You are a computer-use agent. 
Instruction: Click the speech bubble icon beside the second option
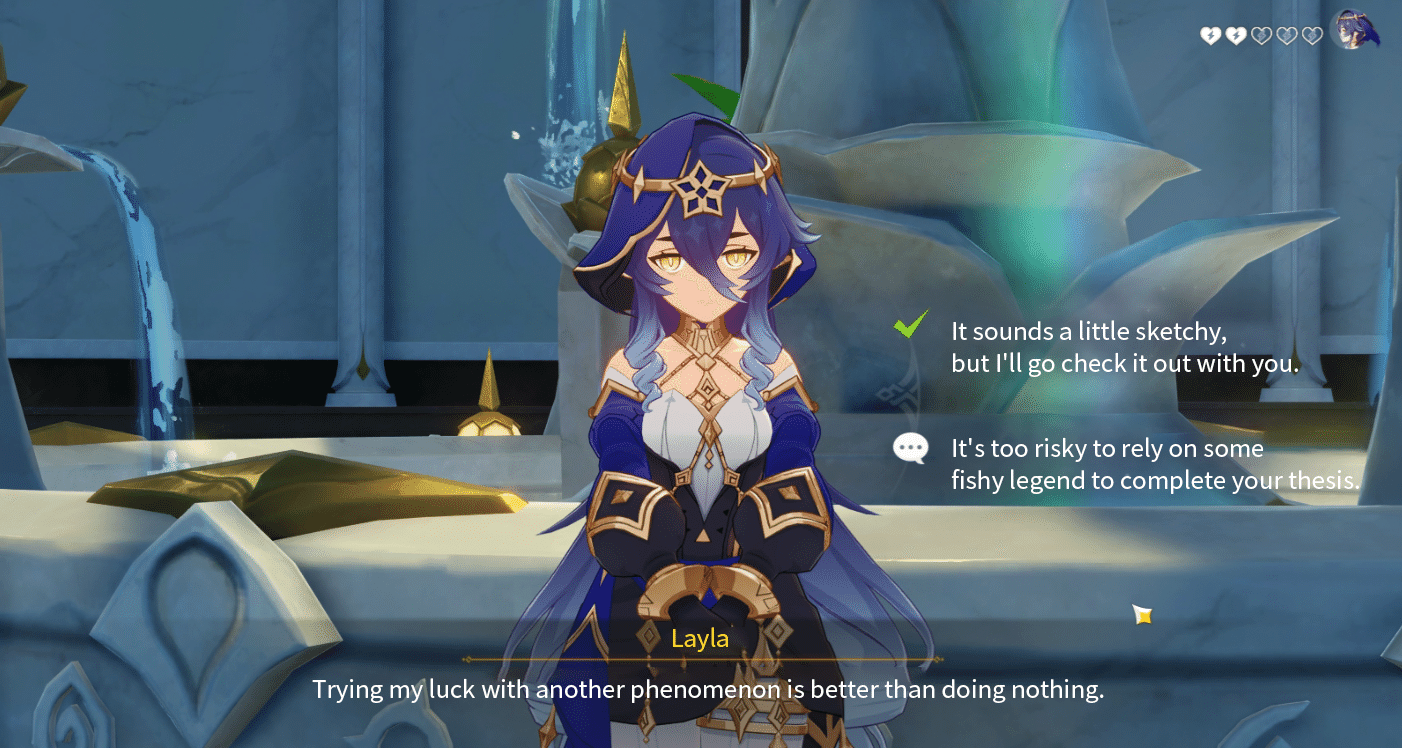pyautogui.click(x=910, y=448)
